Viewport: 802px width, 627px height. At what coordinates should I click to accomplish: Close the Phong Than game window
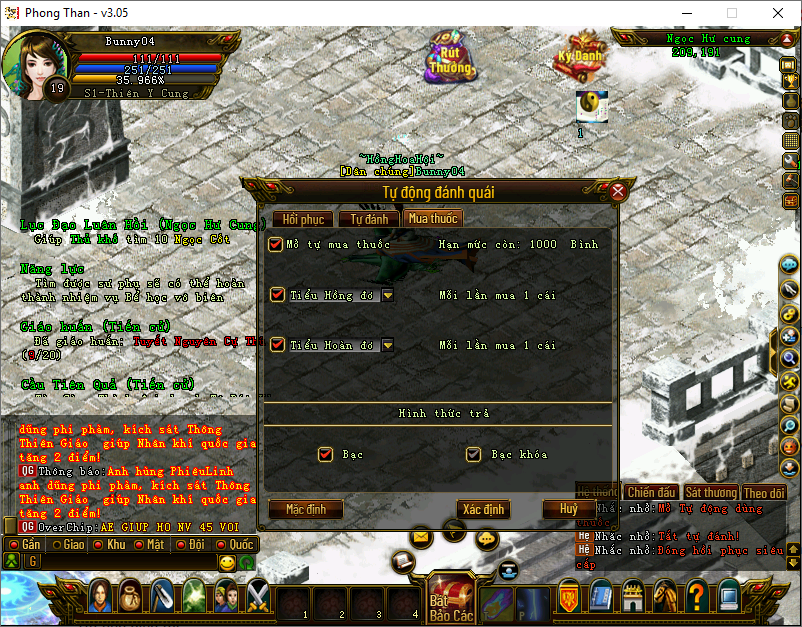[777, 13]
